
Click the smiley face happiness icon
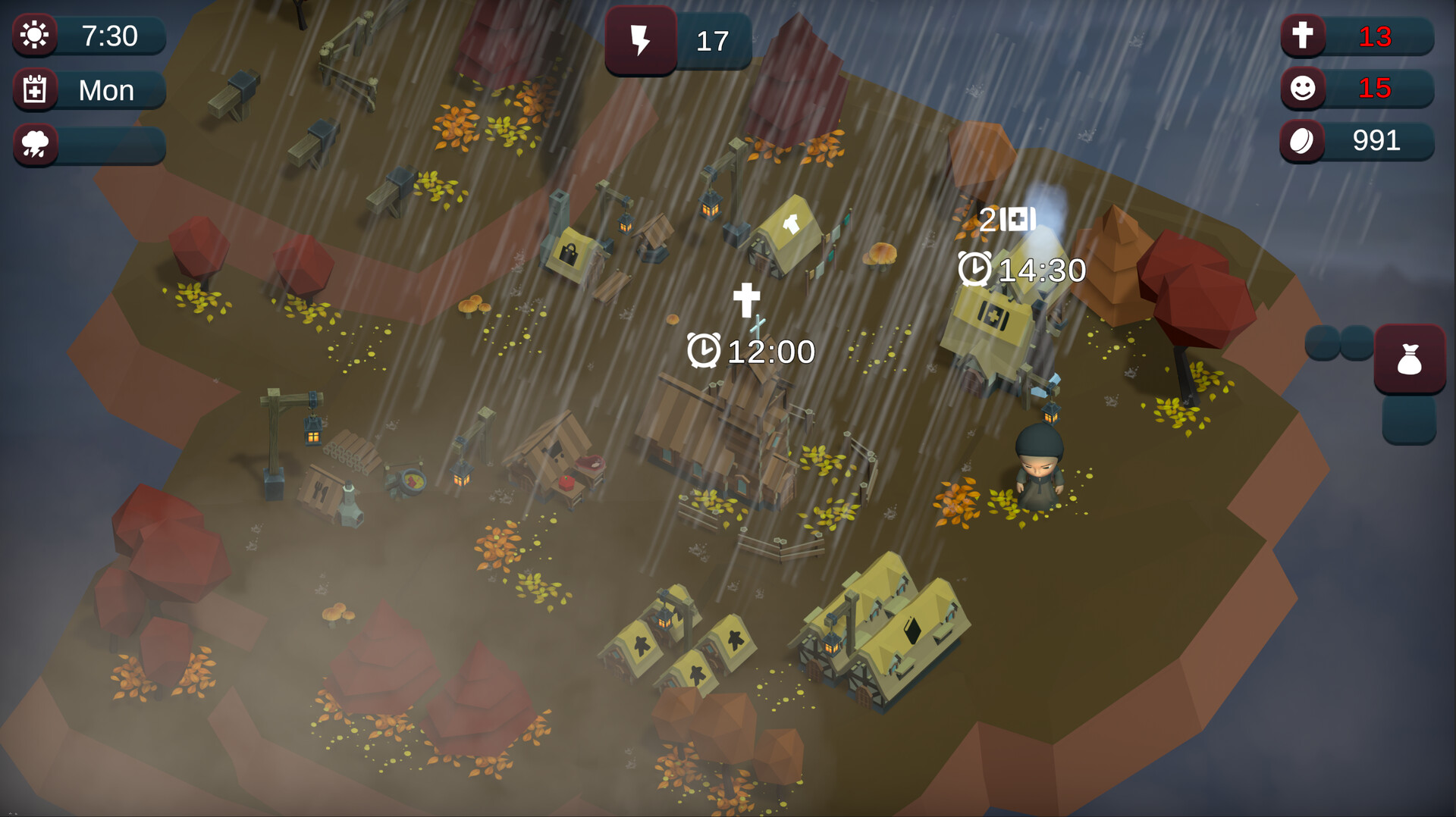(x=1302, y=89)
